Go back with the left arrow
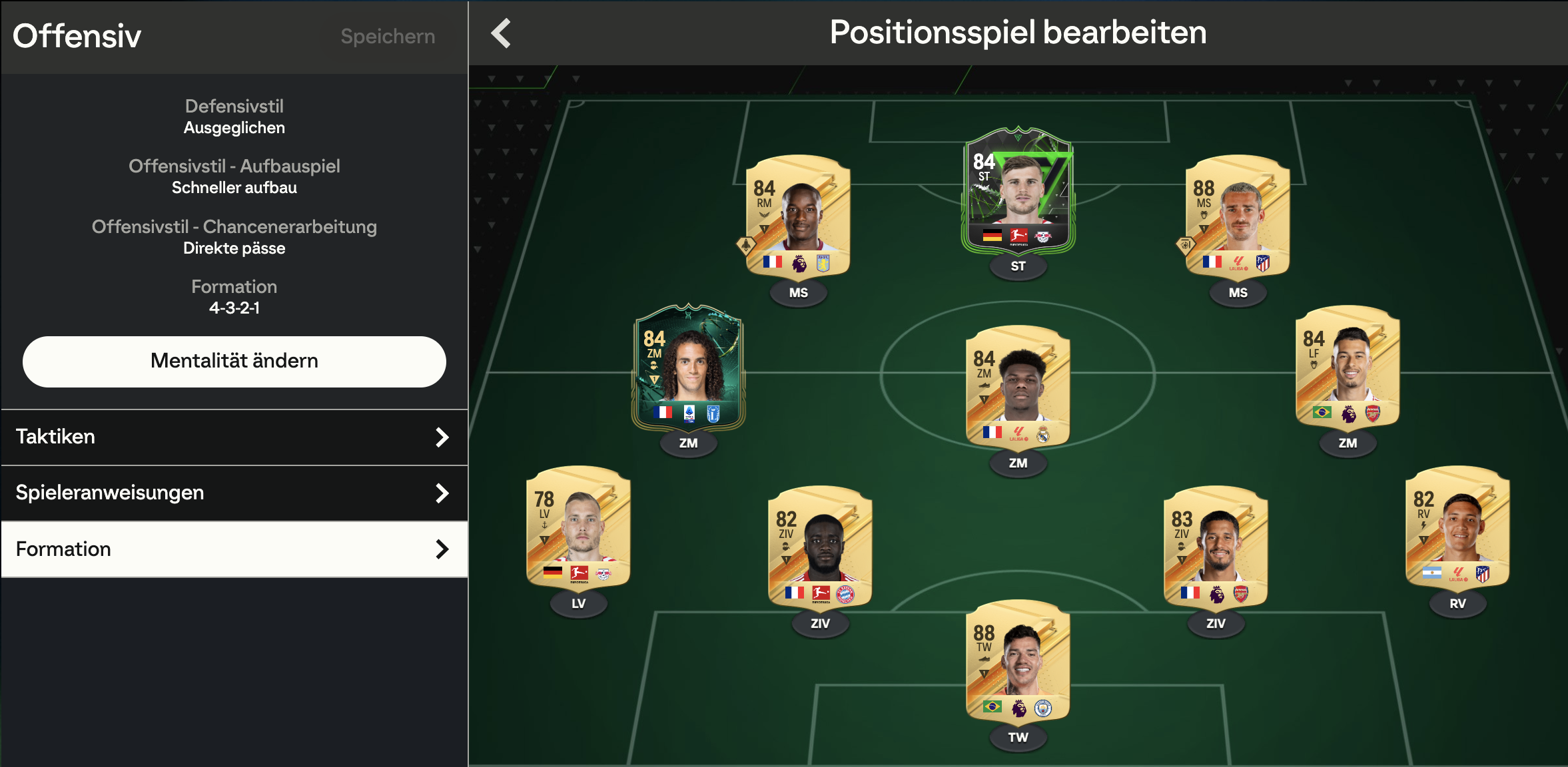The image size is (1568, 767). 501,33
